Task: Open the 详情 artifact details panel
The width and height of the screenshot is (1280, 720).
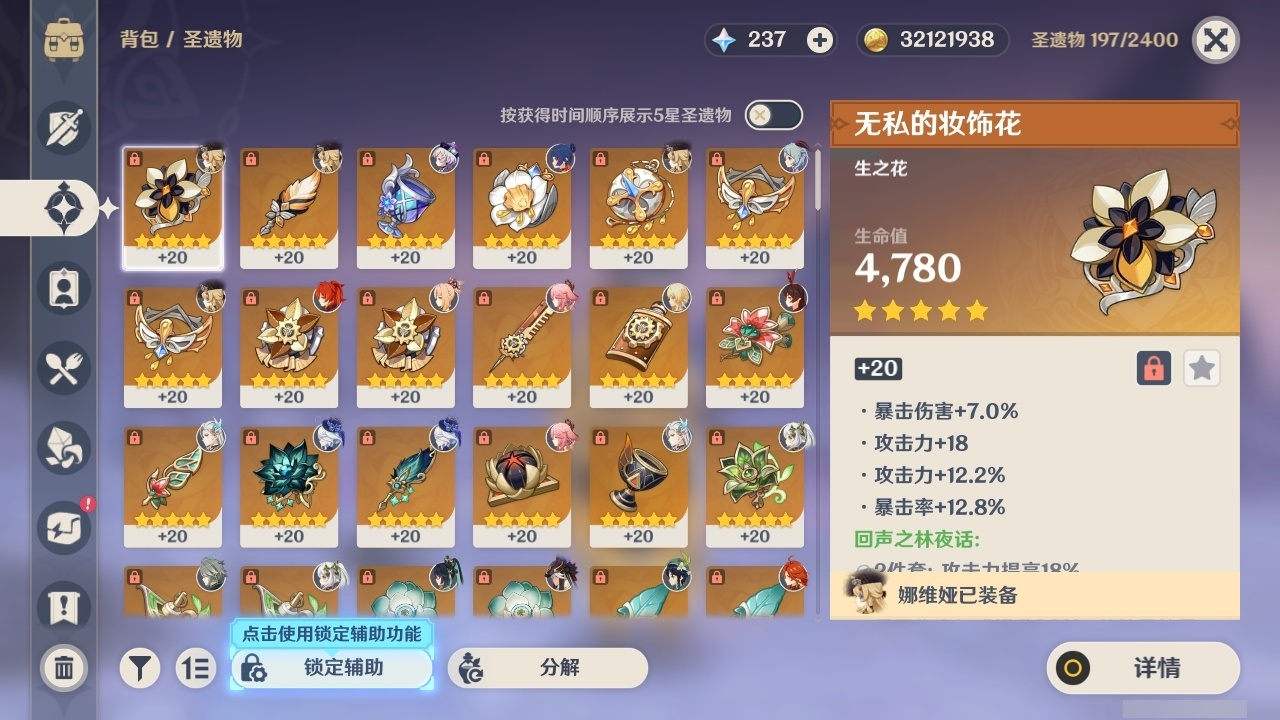Action: click(1141, 669)
